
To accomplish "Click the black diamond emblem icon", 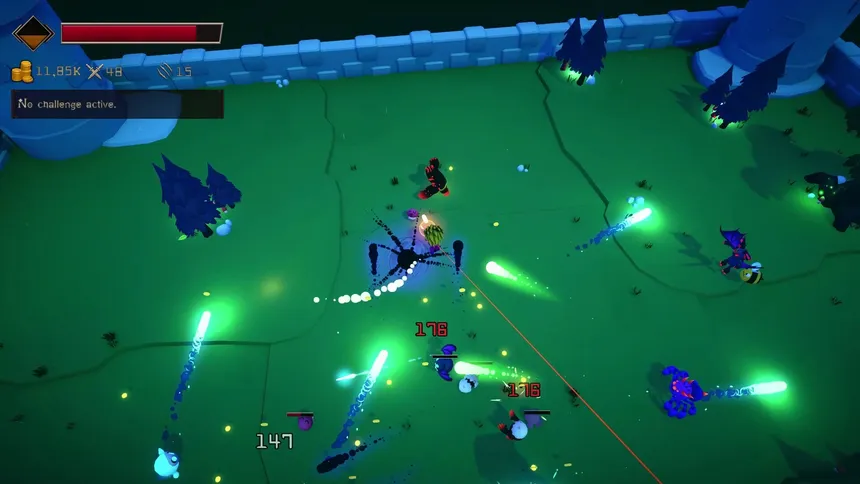I will pos(32,33).
